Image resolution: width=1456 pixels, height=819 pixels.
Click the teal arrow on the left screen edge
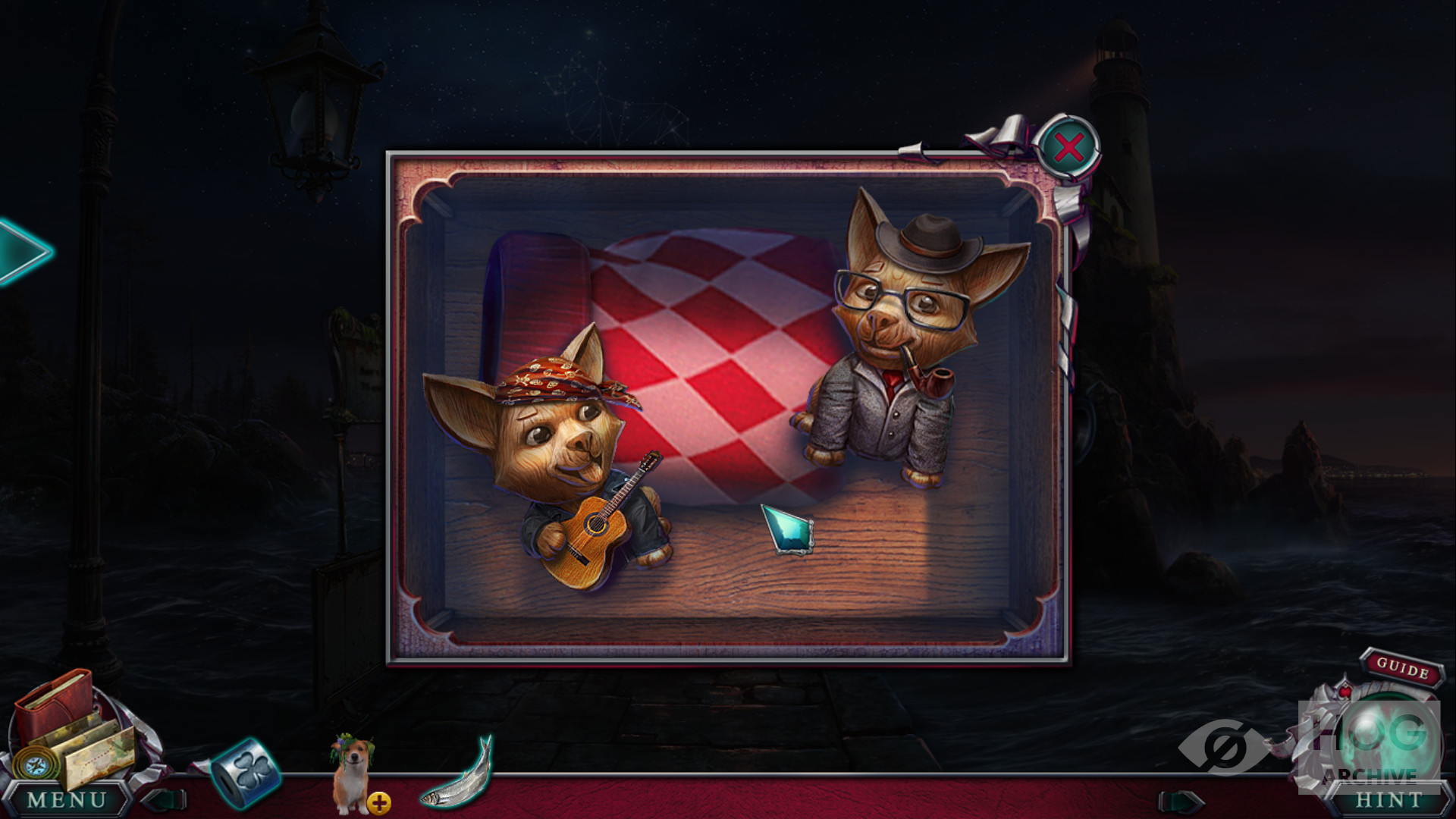tap(21, 252)
